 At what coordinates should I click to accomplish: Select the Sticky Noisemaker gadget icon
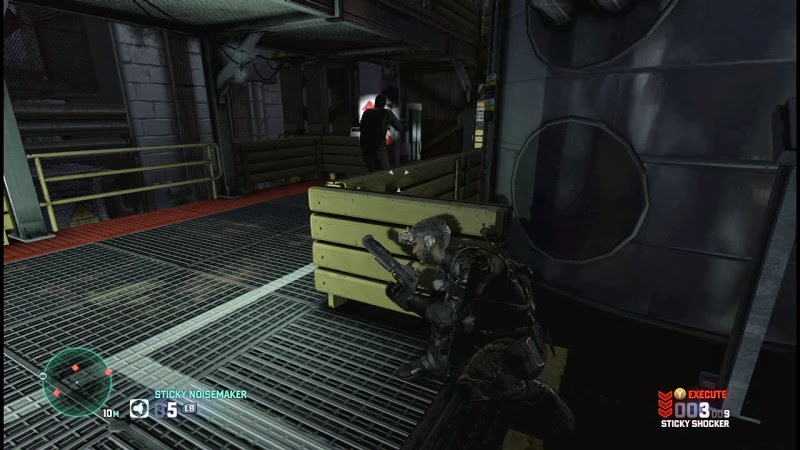tap(142, 408)
